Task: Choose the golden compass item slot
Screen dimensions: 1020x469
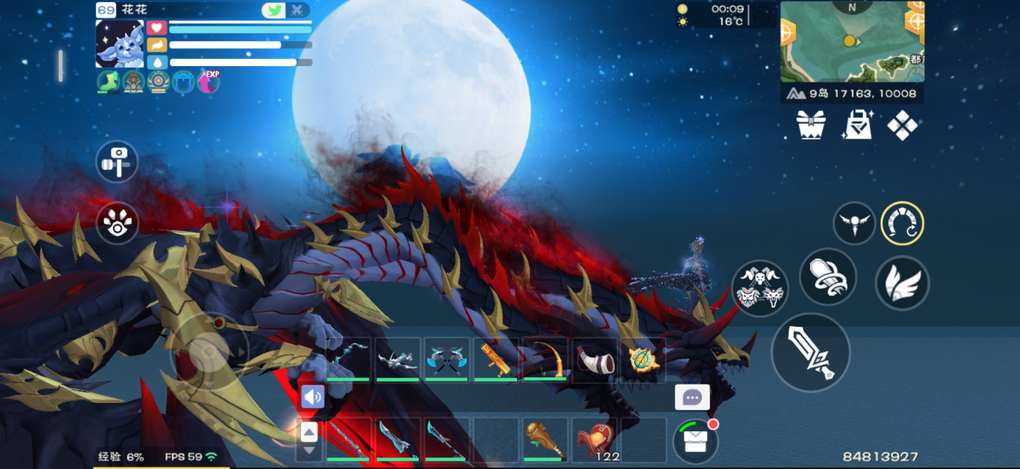Action: point(642,359)
